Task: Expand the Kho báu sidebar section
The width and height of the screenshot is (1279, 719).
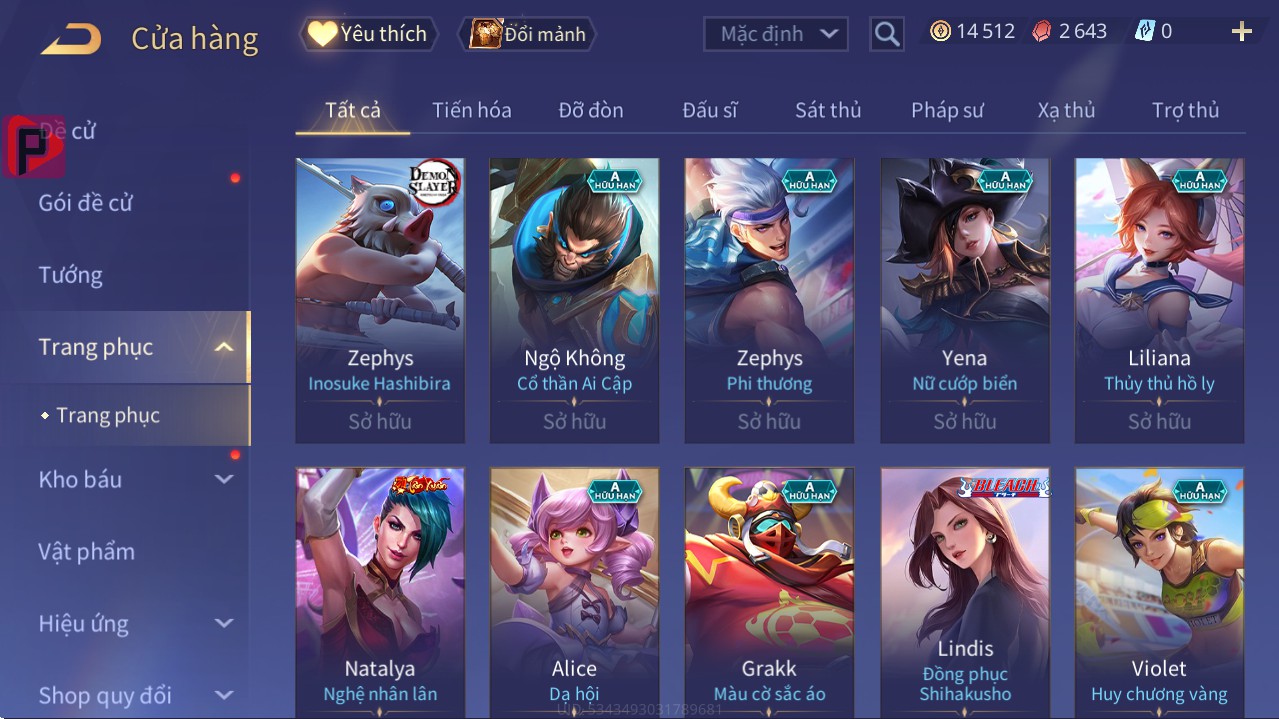Action: (x=135, y=479)
